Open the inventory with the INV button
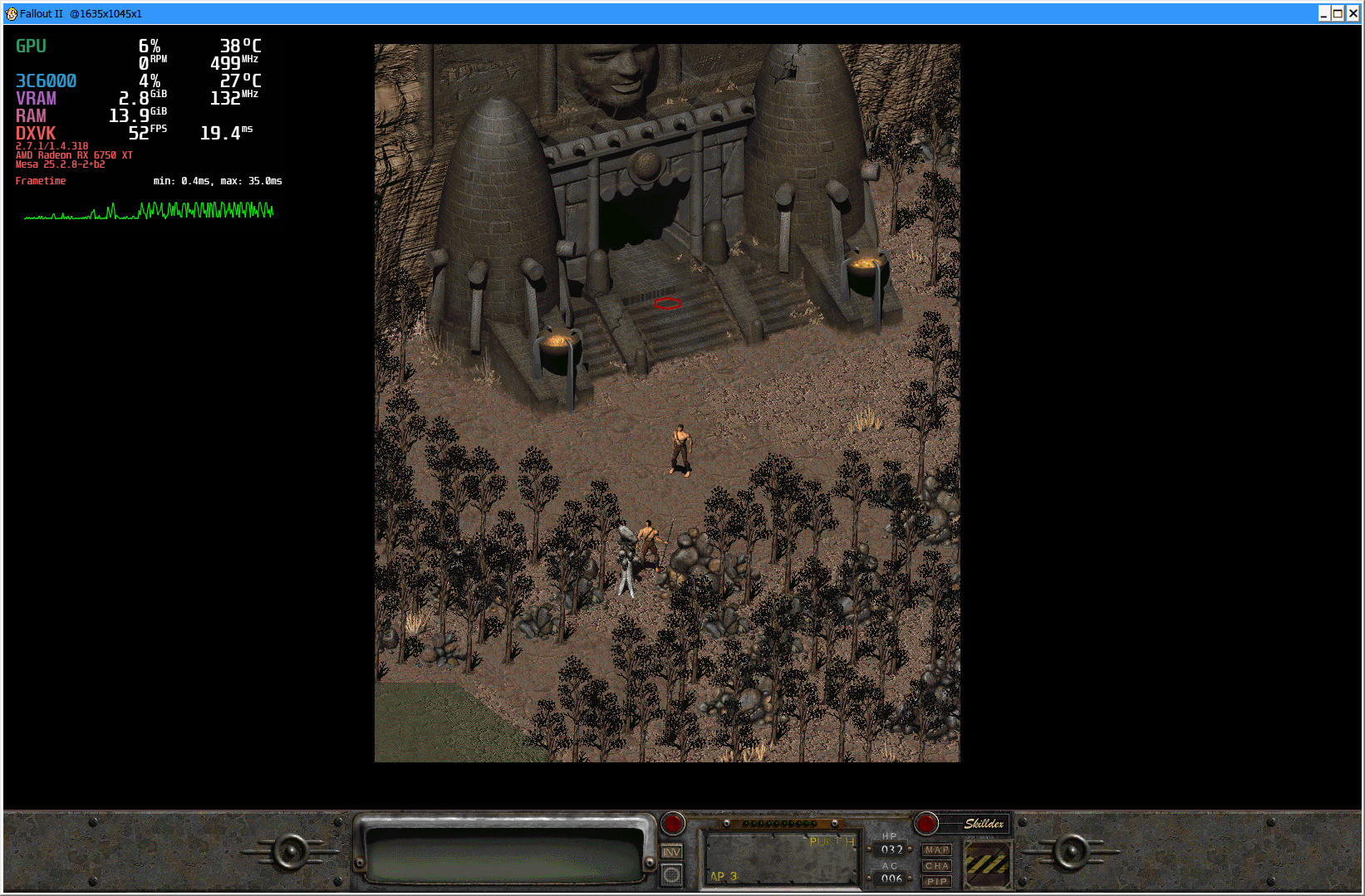 point(671,852)
